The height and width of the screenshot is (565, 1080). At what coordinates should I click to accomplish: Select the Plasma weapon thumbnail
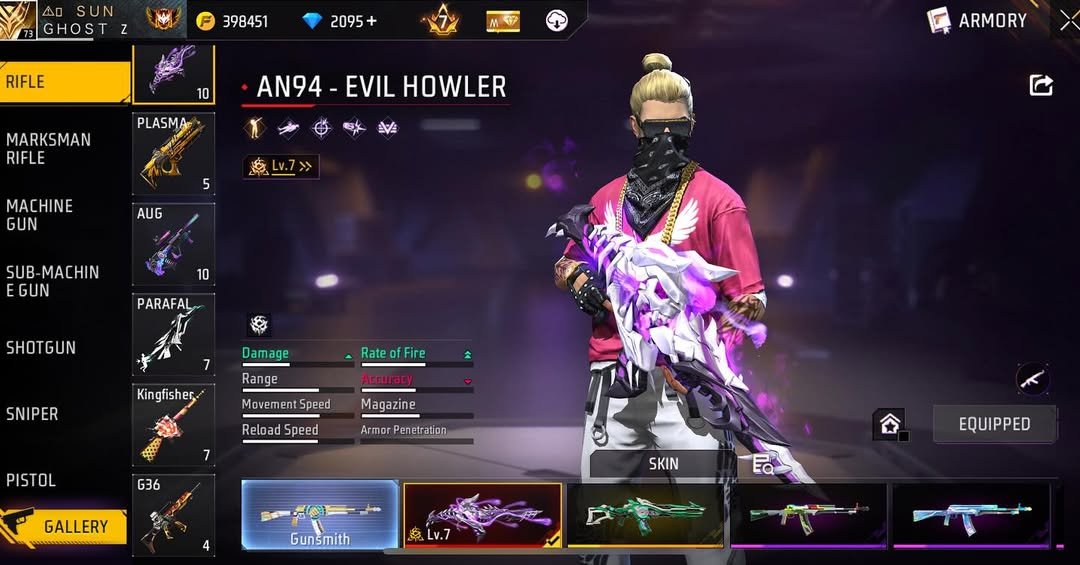click(x=173, y=153)
